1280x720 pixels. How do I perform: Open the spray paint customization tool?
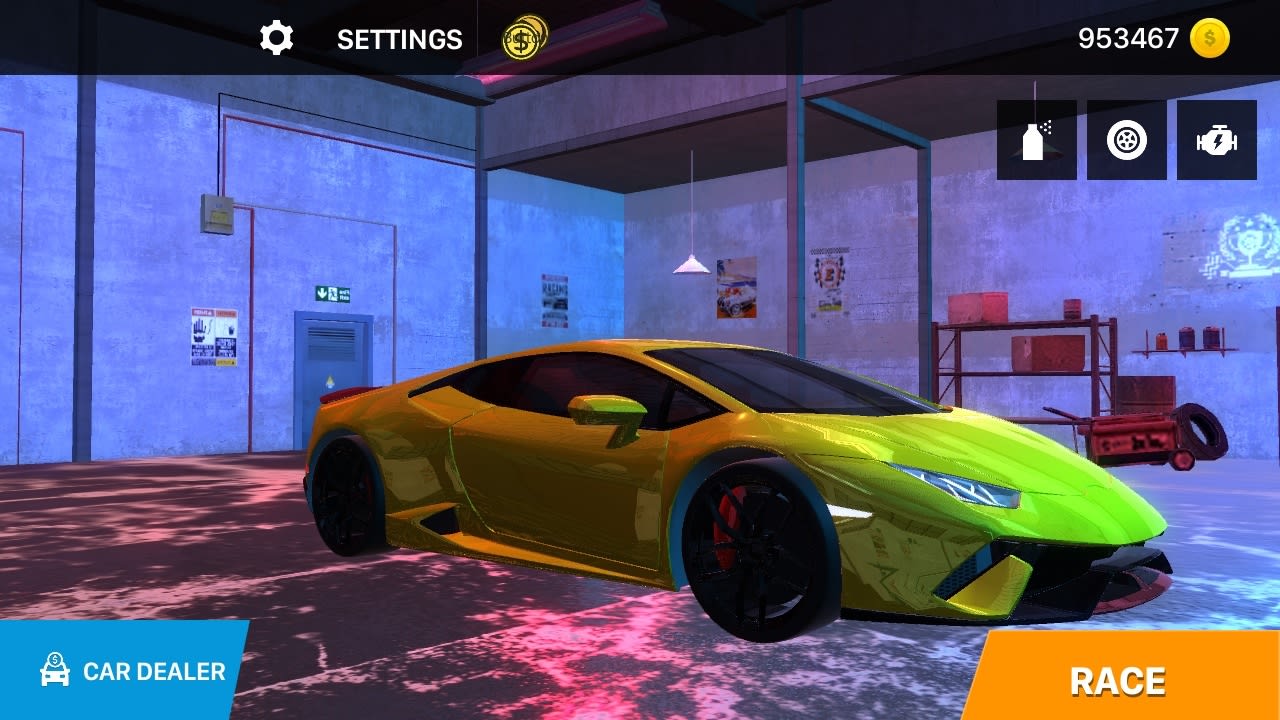[1035, 139]
